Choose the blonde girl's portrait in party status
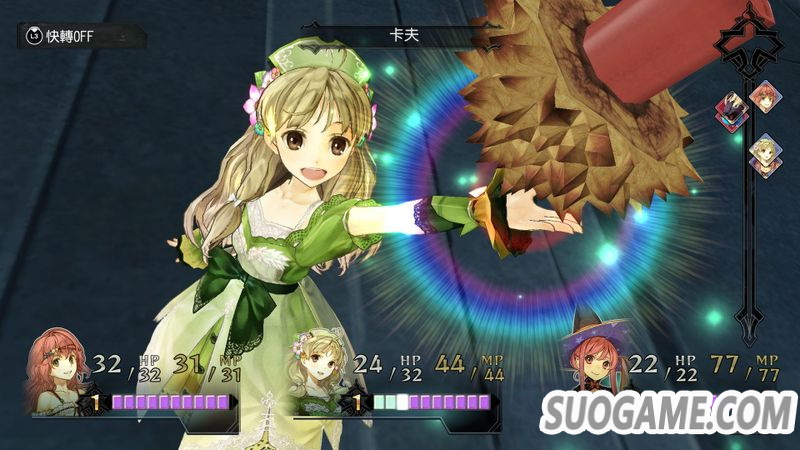 point(322,377)
